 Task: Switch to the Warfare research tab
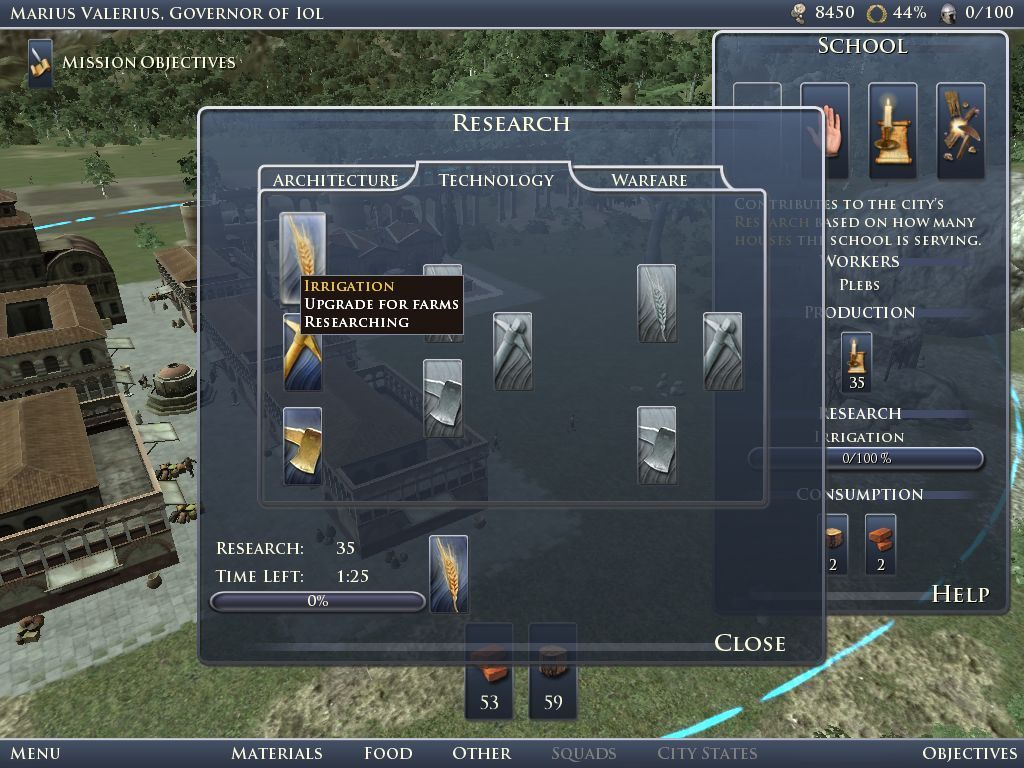(x=649, y=180)
